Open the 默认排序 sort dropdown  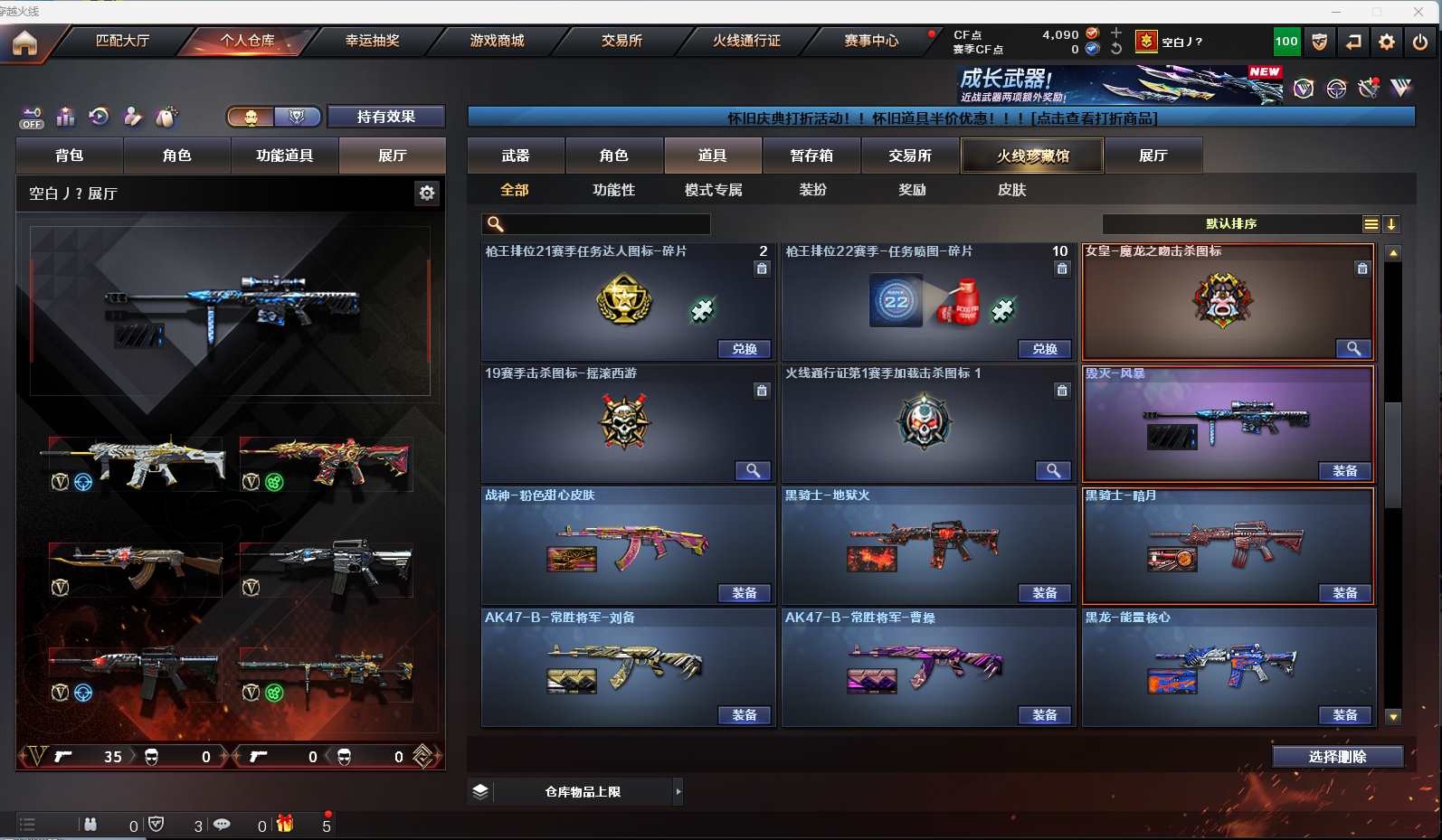click(x=1231, y=223)
